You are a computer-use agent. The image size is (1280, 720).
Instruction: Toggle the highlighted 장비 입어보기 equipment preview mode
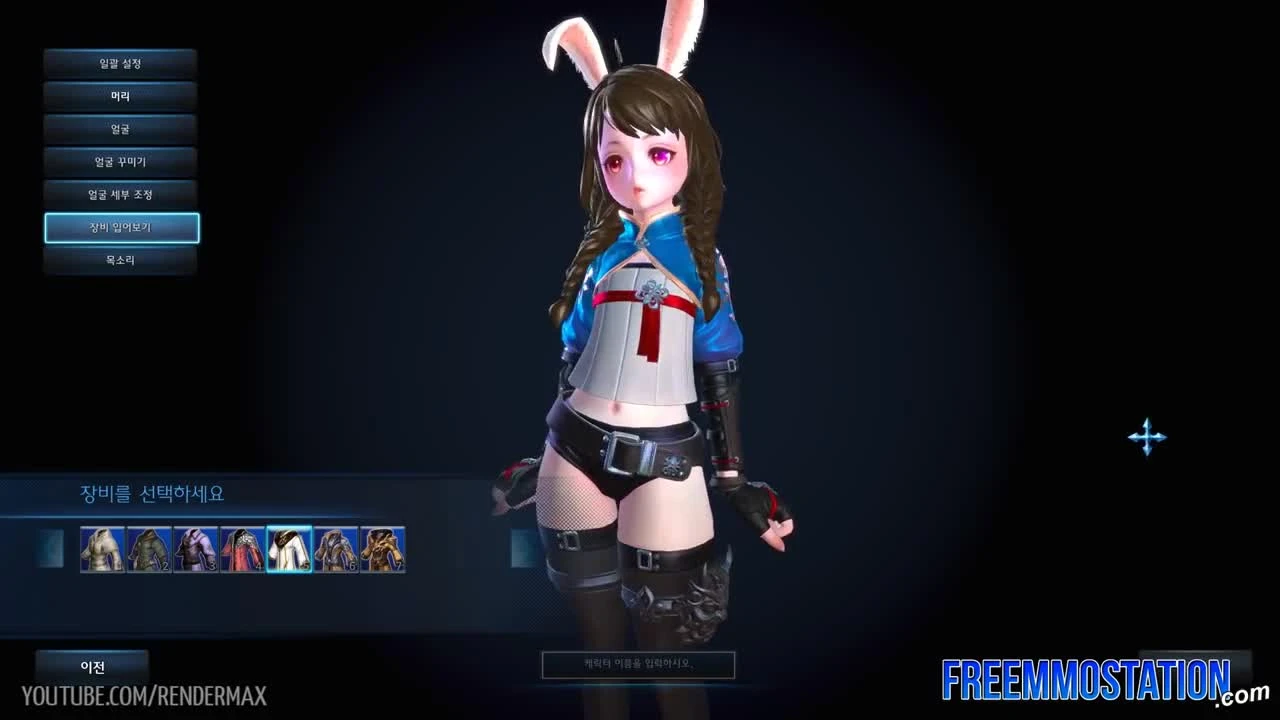point(121,228)
